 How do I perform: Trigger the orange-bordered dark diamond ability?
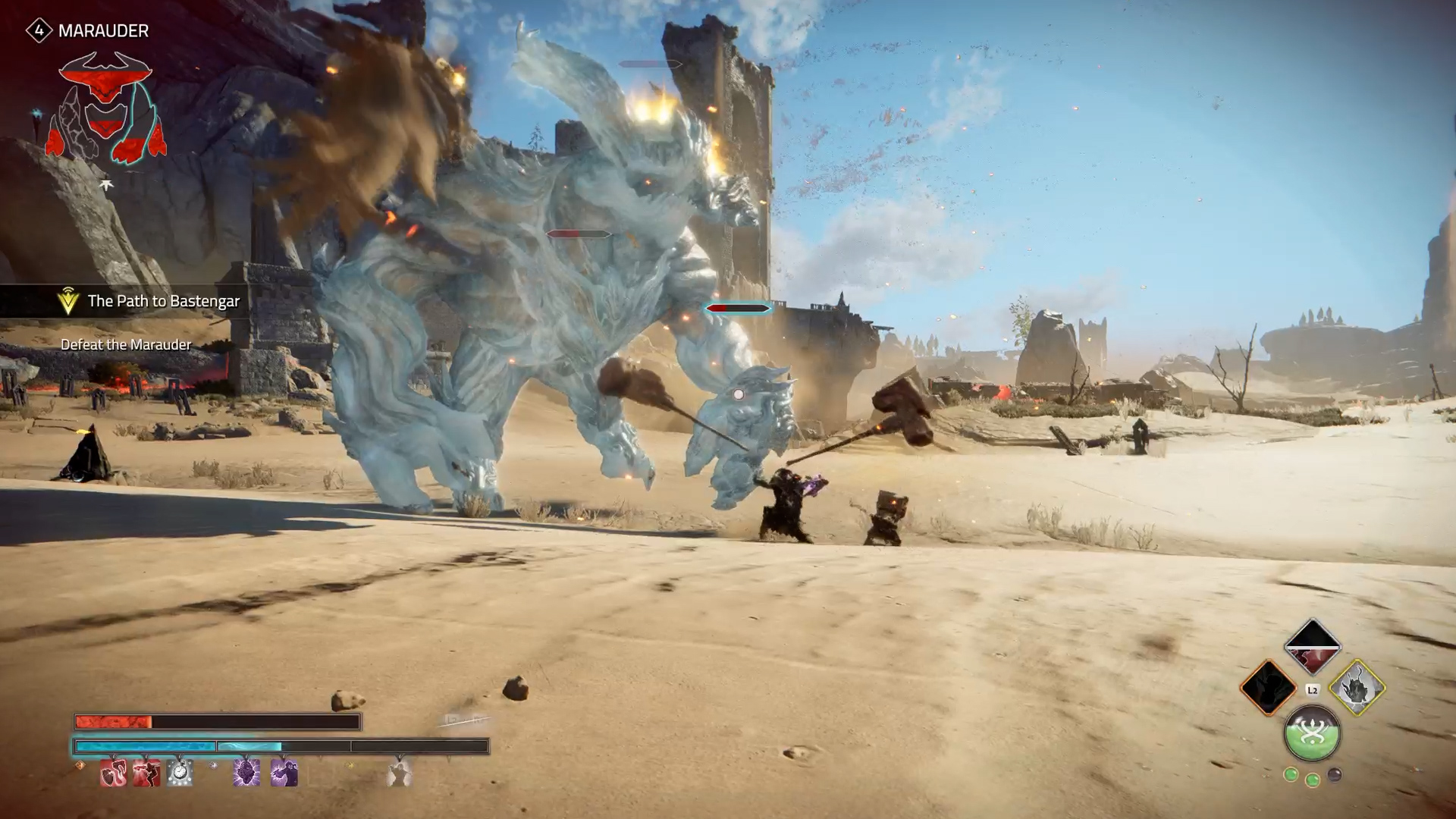pyautogui.click(x=1268, y=688)
